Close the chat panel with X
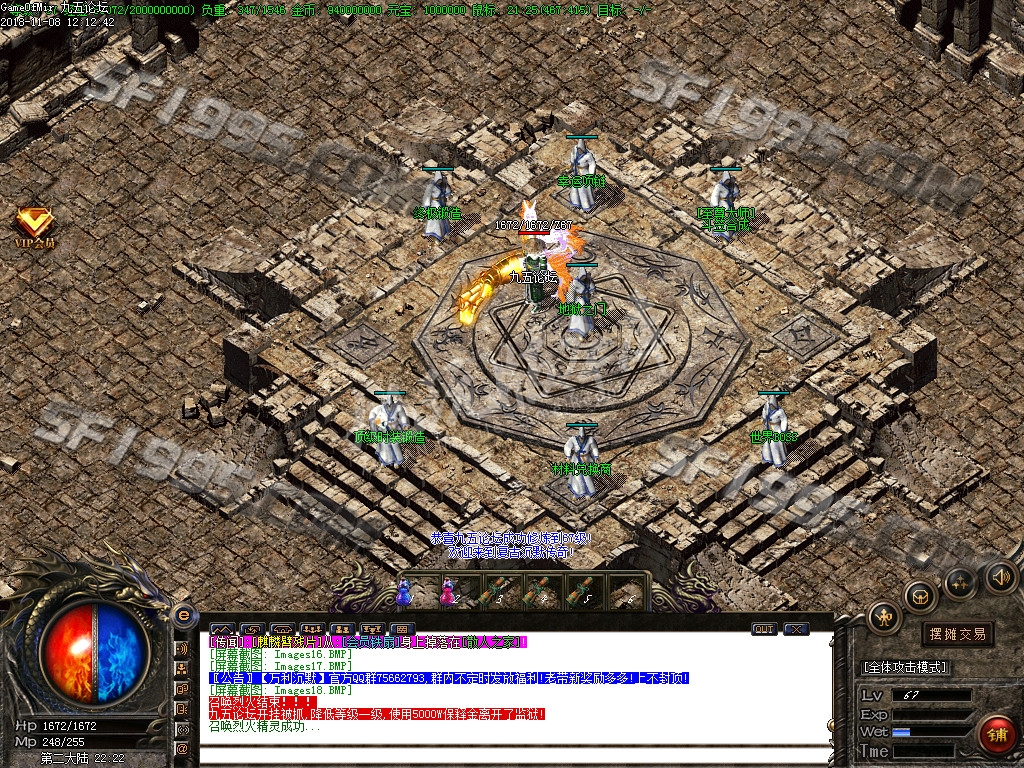1024x768 pixels. [796, 629]
